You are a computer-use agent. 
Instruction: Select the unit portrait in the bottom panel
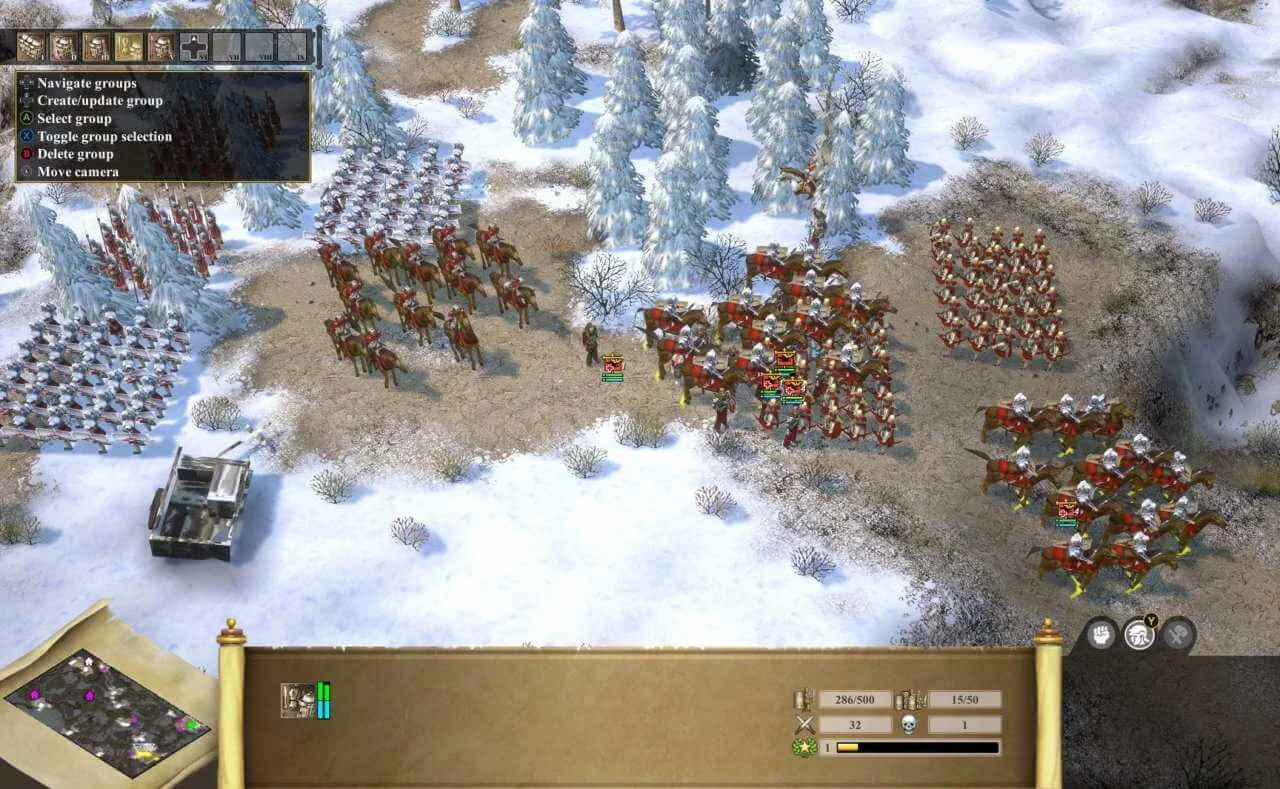pyautogui.click(x=298, y=700)
